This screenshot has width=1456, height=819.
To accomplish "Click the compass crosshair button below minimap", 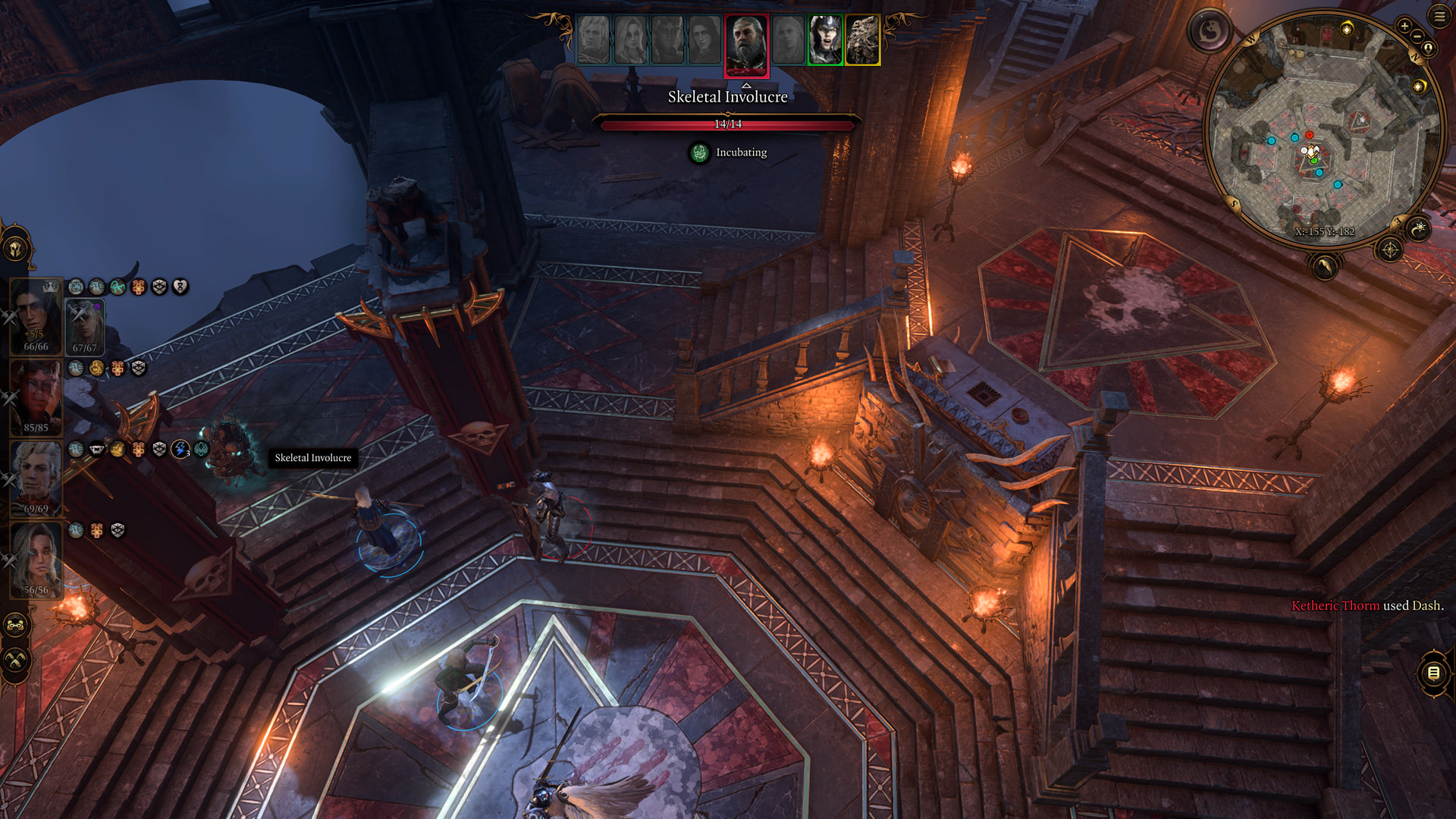I will point(1389,249).
